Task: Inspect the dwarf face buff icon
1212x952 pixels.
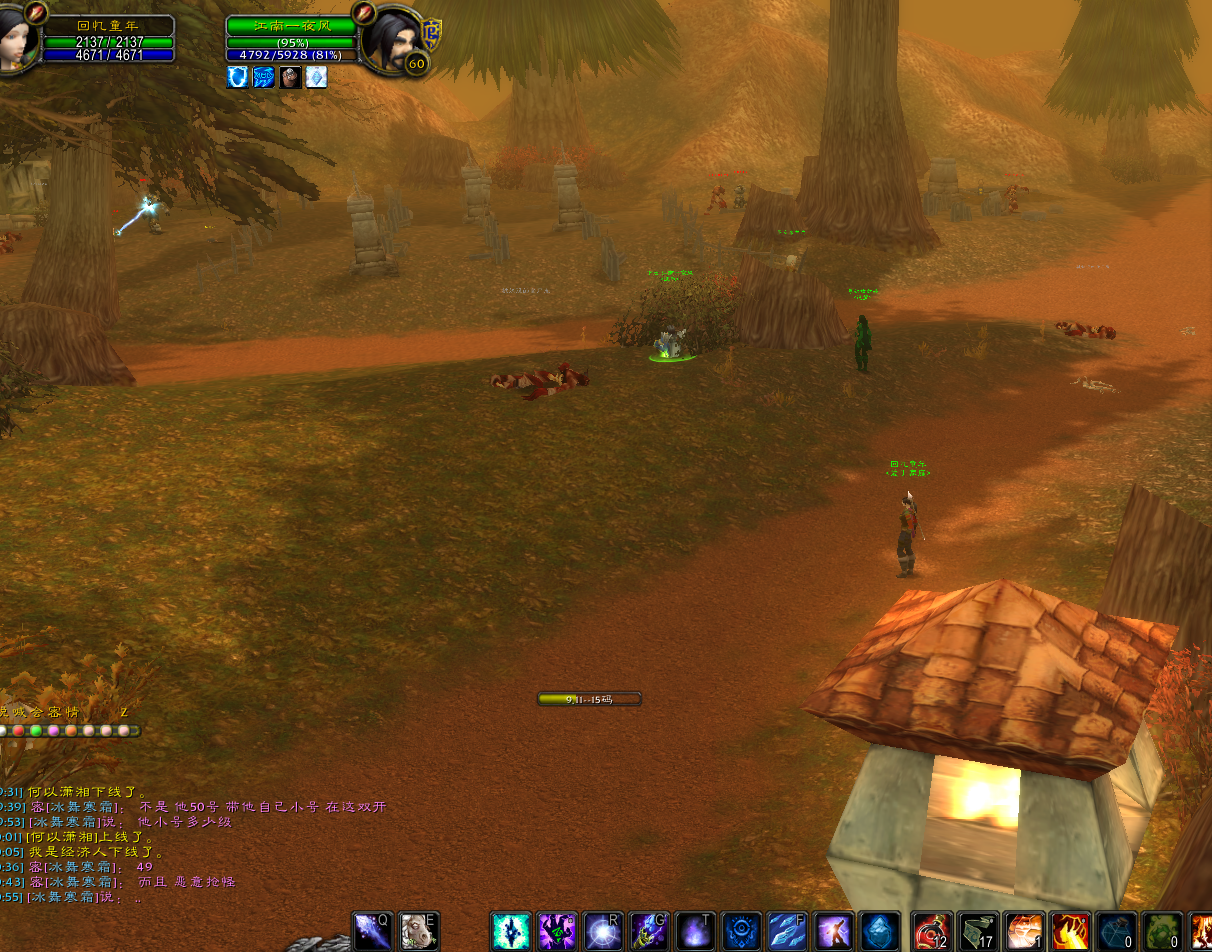Action: (x=290, y=77)
